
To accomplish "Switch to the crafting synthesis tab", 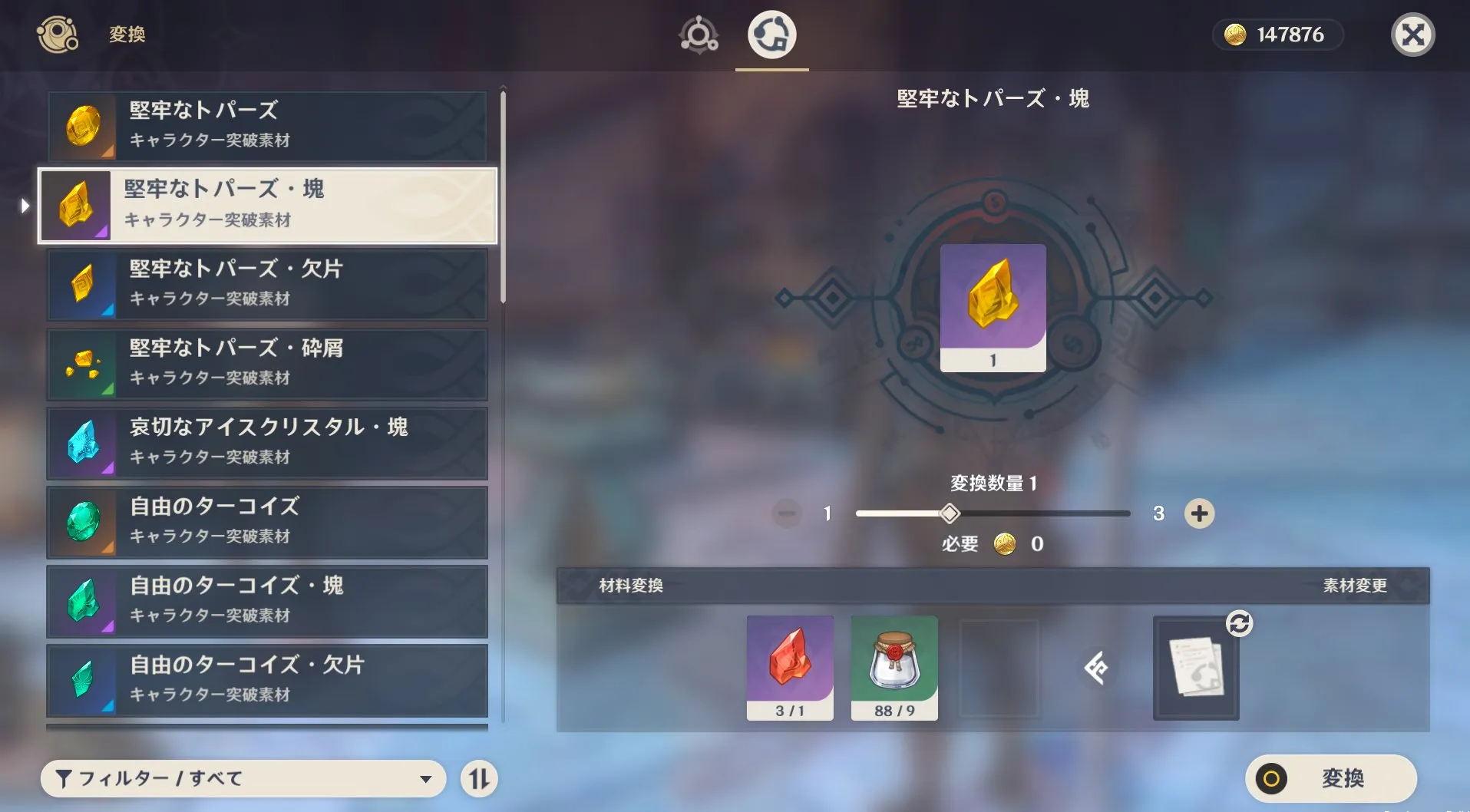I will (699, 35).
